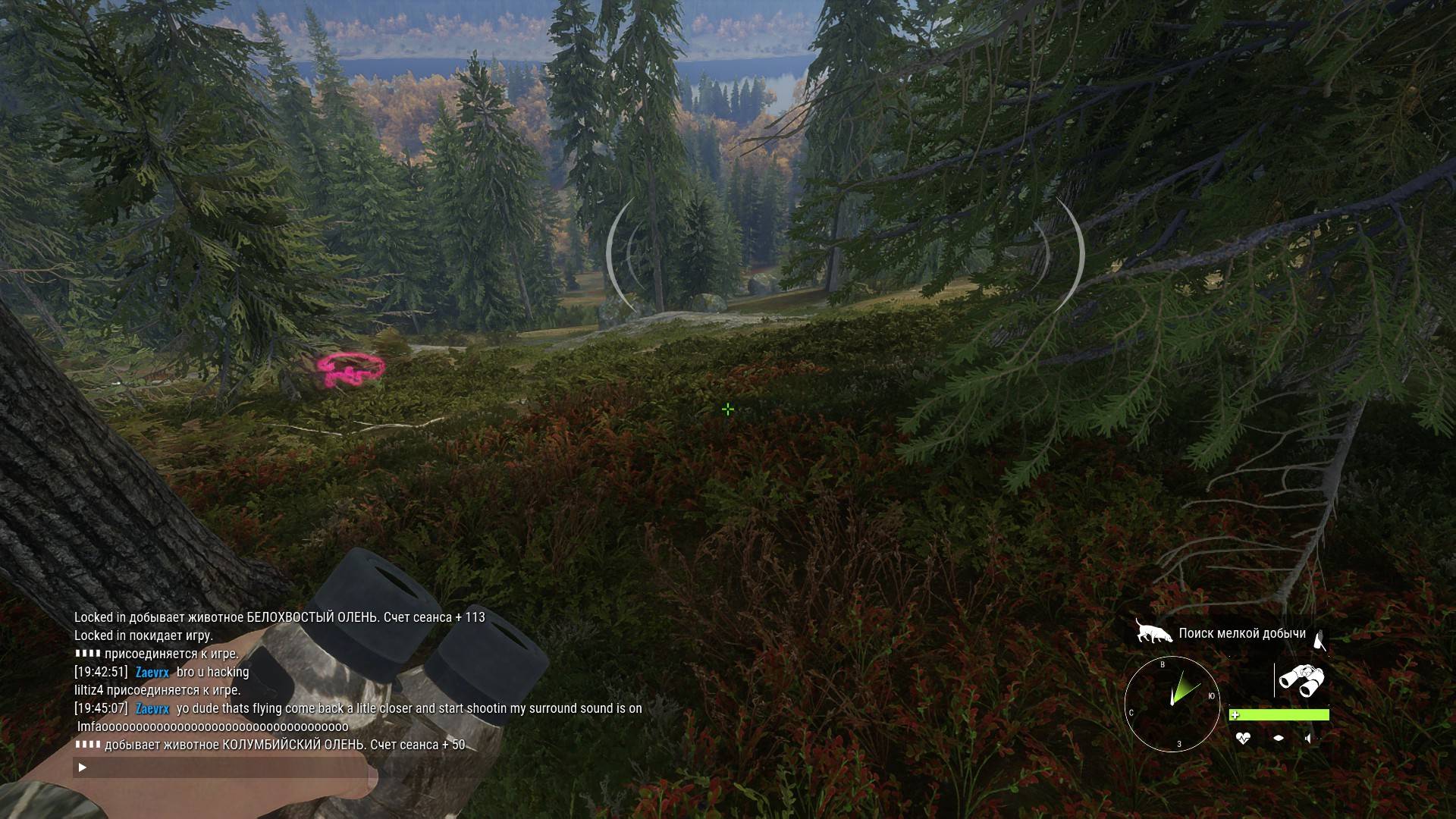1456x819 pixels.
Task: Select the eye visibility indicator in the HUD
Action: tap(1279, 738)
